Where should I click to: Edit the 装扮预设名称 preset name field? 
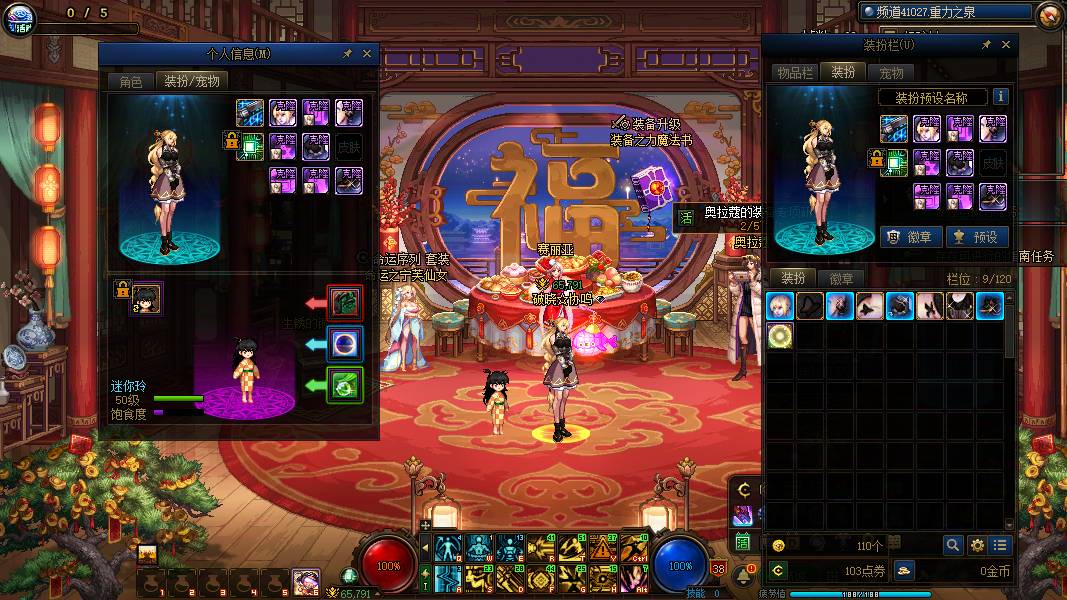(x=932, y=98)
